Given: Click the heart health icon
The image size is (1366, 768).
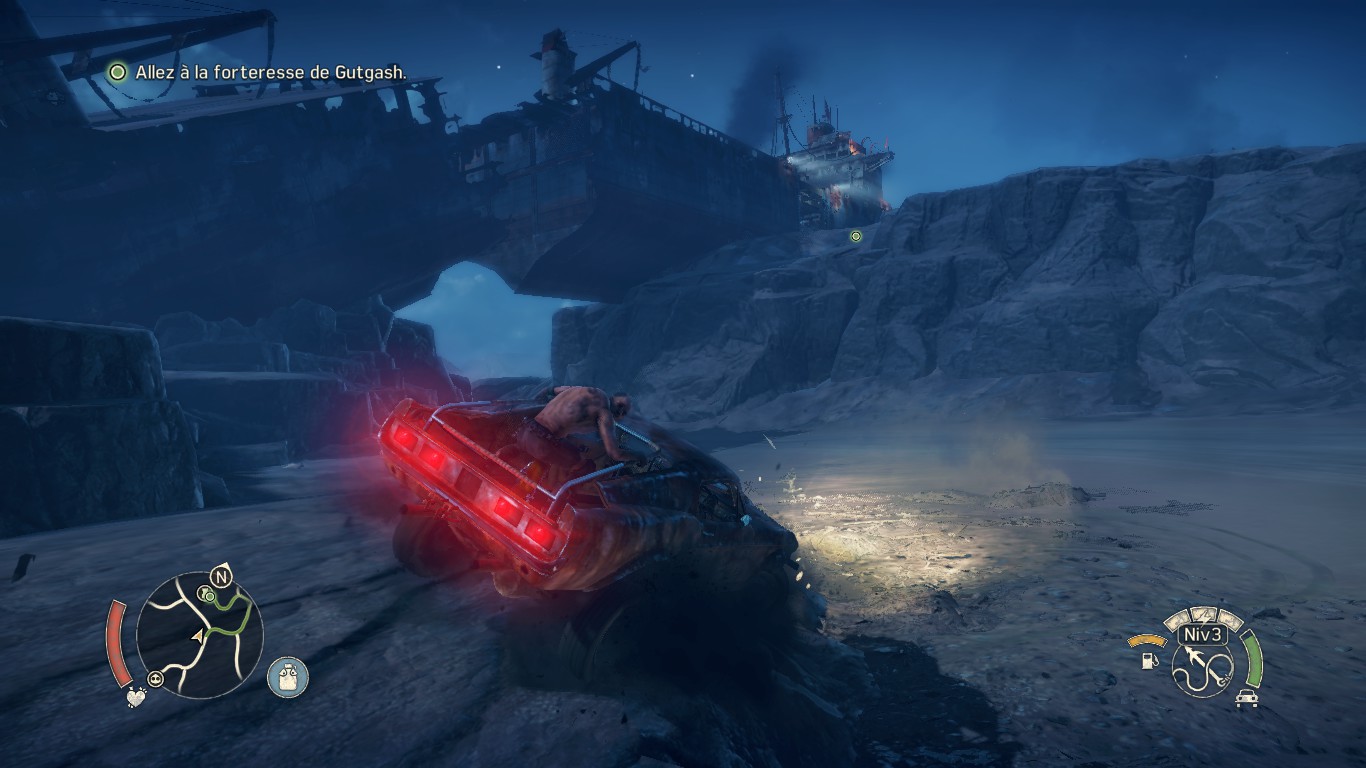Looking at the screenshot, I should (x=135, y=699).
